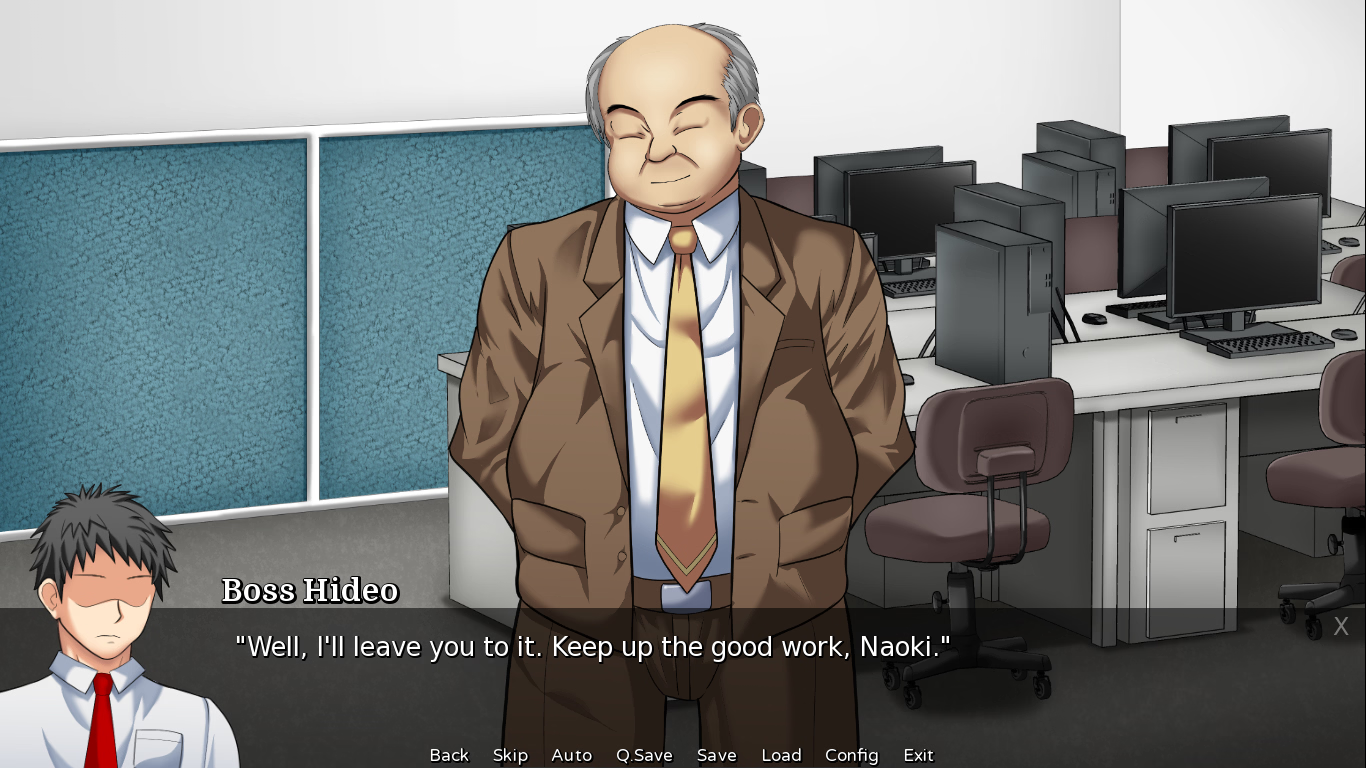Enable Auto dialogue advance
Viewport: 1366px width, 768px height.
572,755
